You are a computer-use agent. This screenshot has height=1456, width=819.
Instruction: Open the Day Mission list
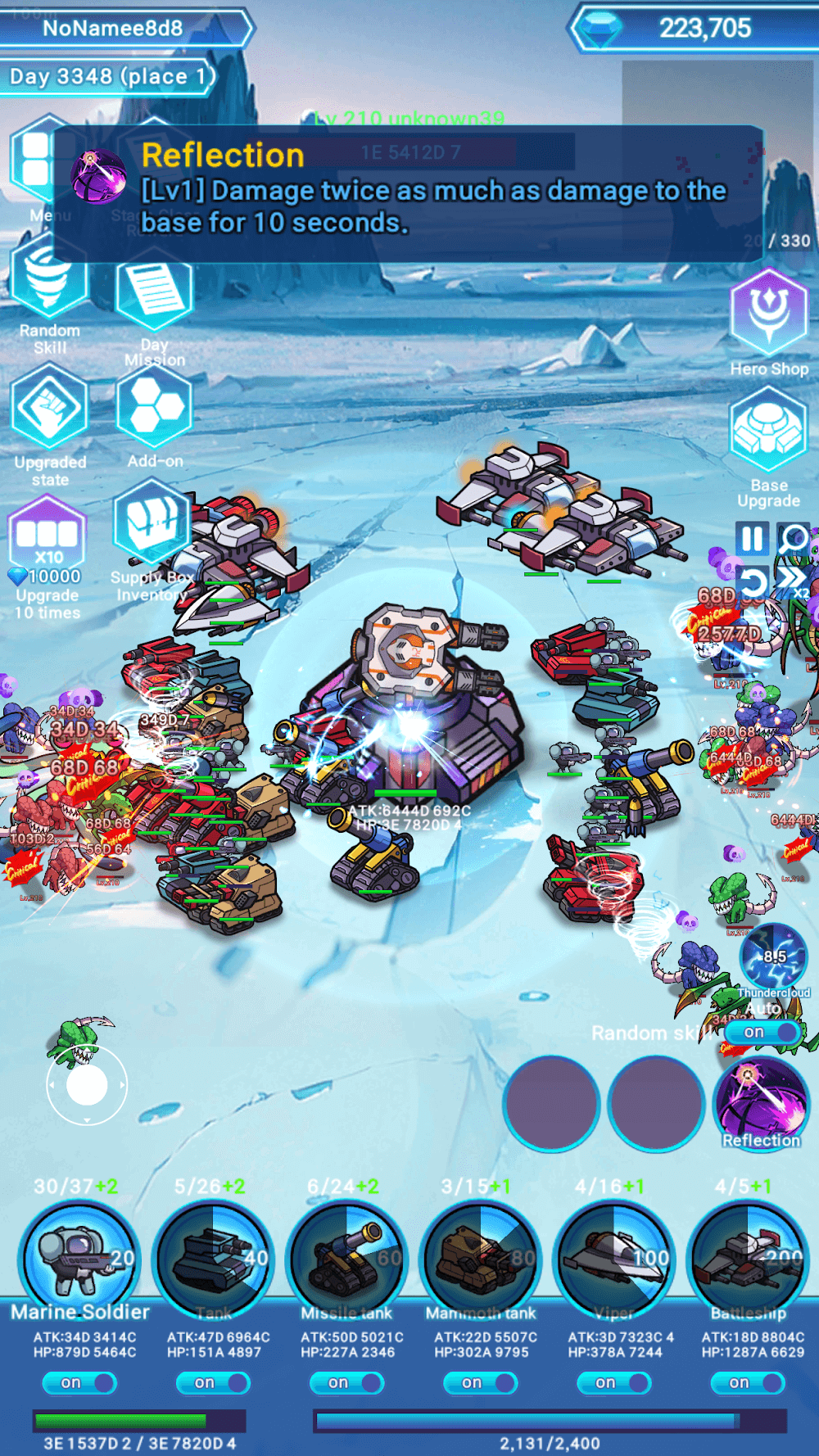[154, 296]
